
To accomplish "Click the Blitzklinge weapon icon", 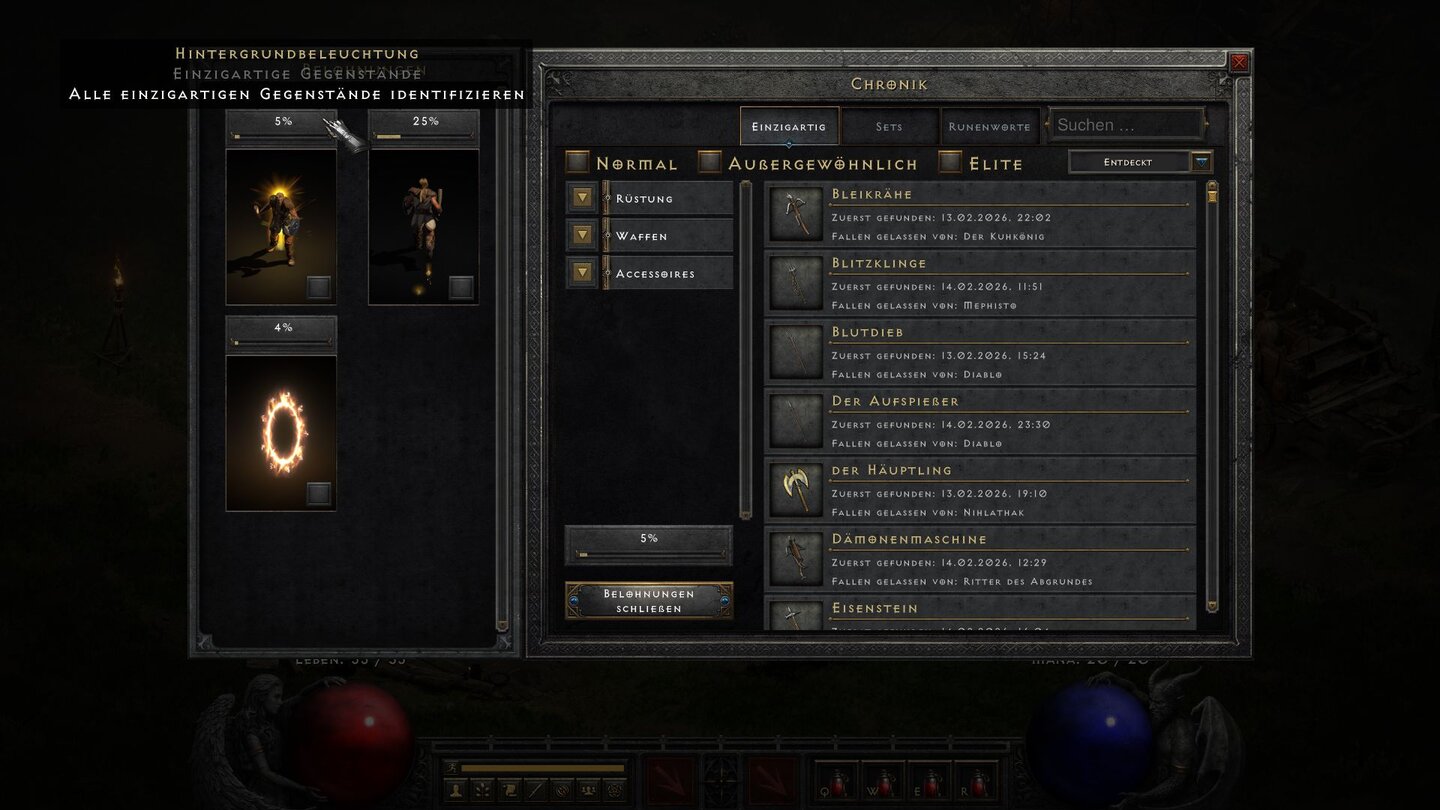I will (x=795, y=282).
